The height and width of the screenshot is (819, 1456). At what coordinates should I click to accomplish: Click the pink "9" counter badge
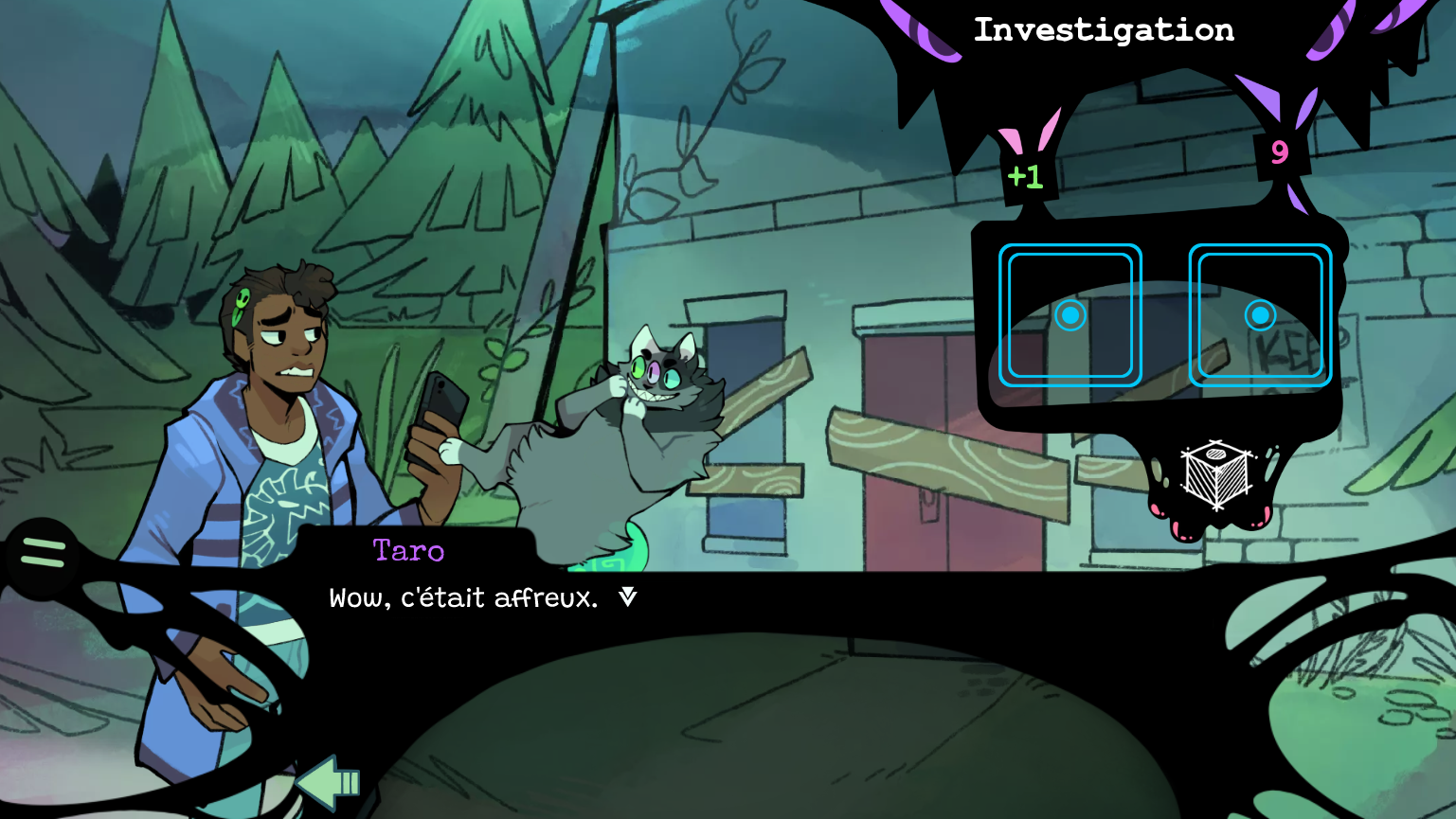coord(1281,153)
